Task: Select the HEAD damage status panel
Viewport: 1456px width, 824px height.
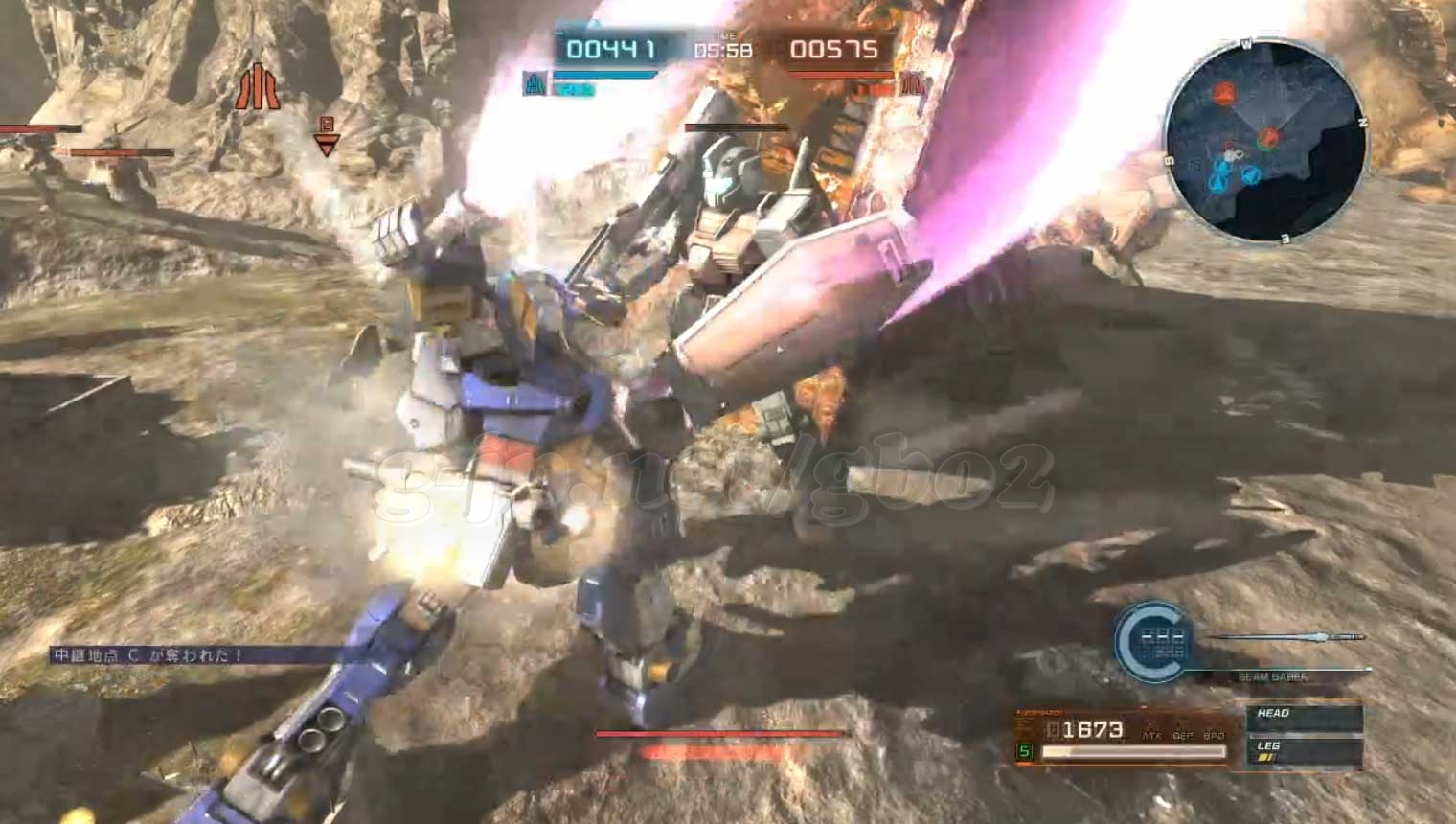Action: coord(1305,717)
